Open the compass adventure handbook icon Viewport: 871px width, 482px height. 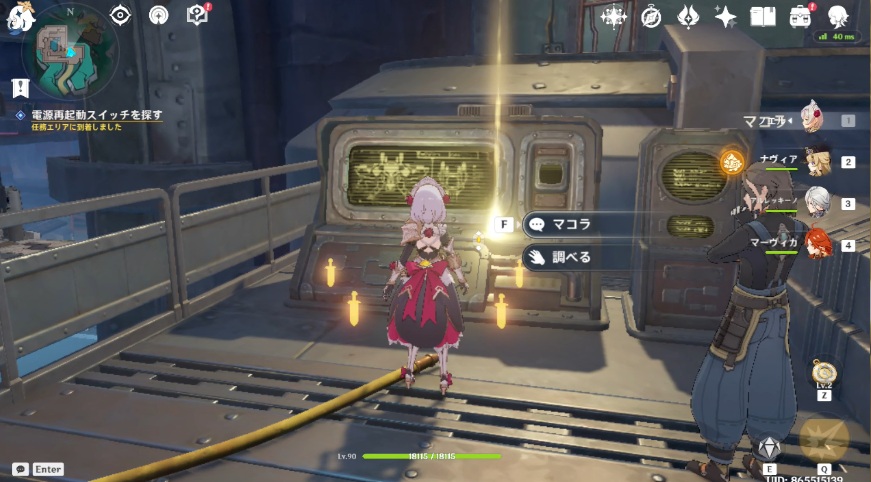(x=652, y=17)
